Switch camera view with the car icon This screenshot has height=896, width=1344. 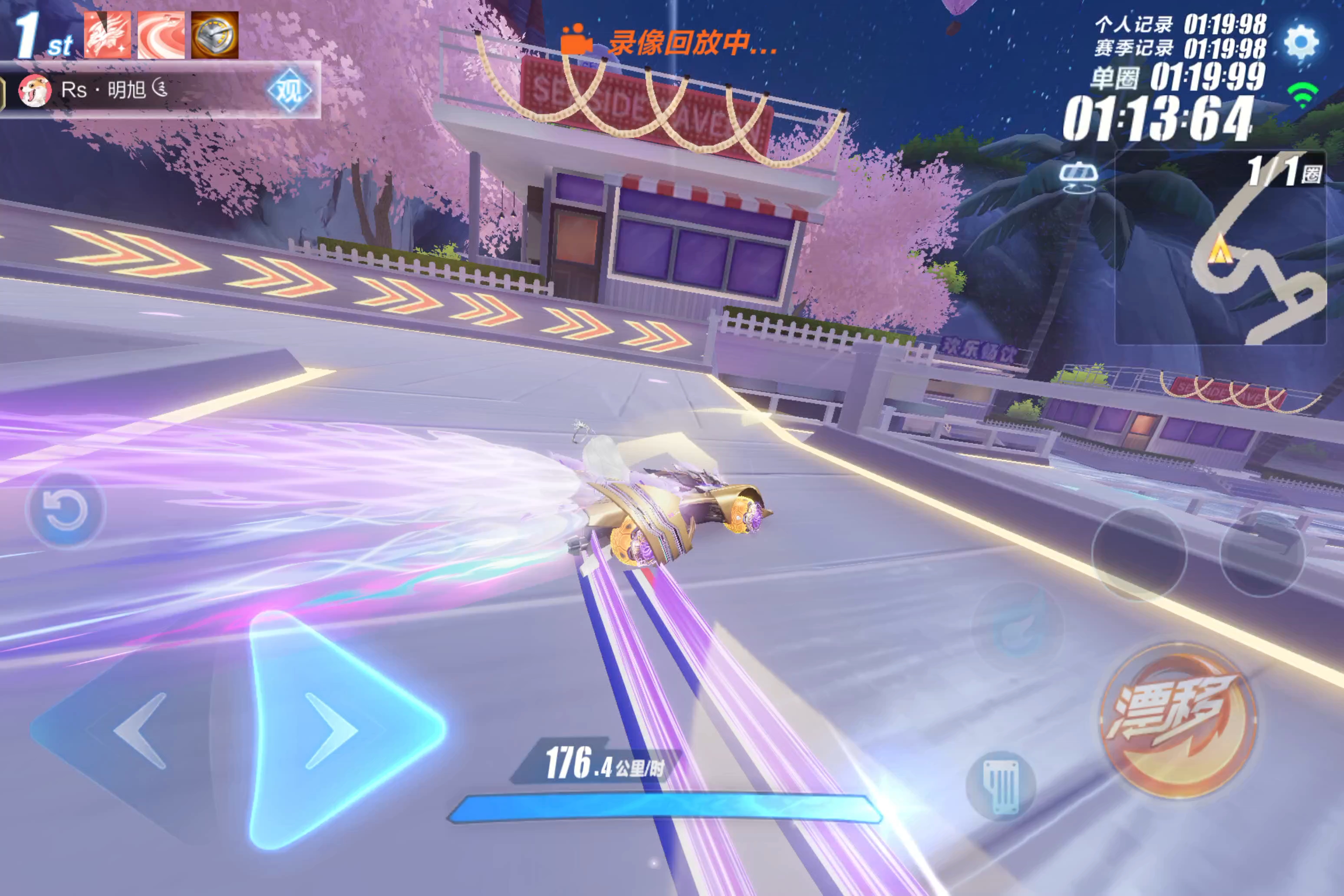(1078, 177)
